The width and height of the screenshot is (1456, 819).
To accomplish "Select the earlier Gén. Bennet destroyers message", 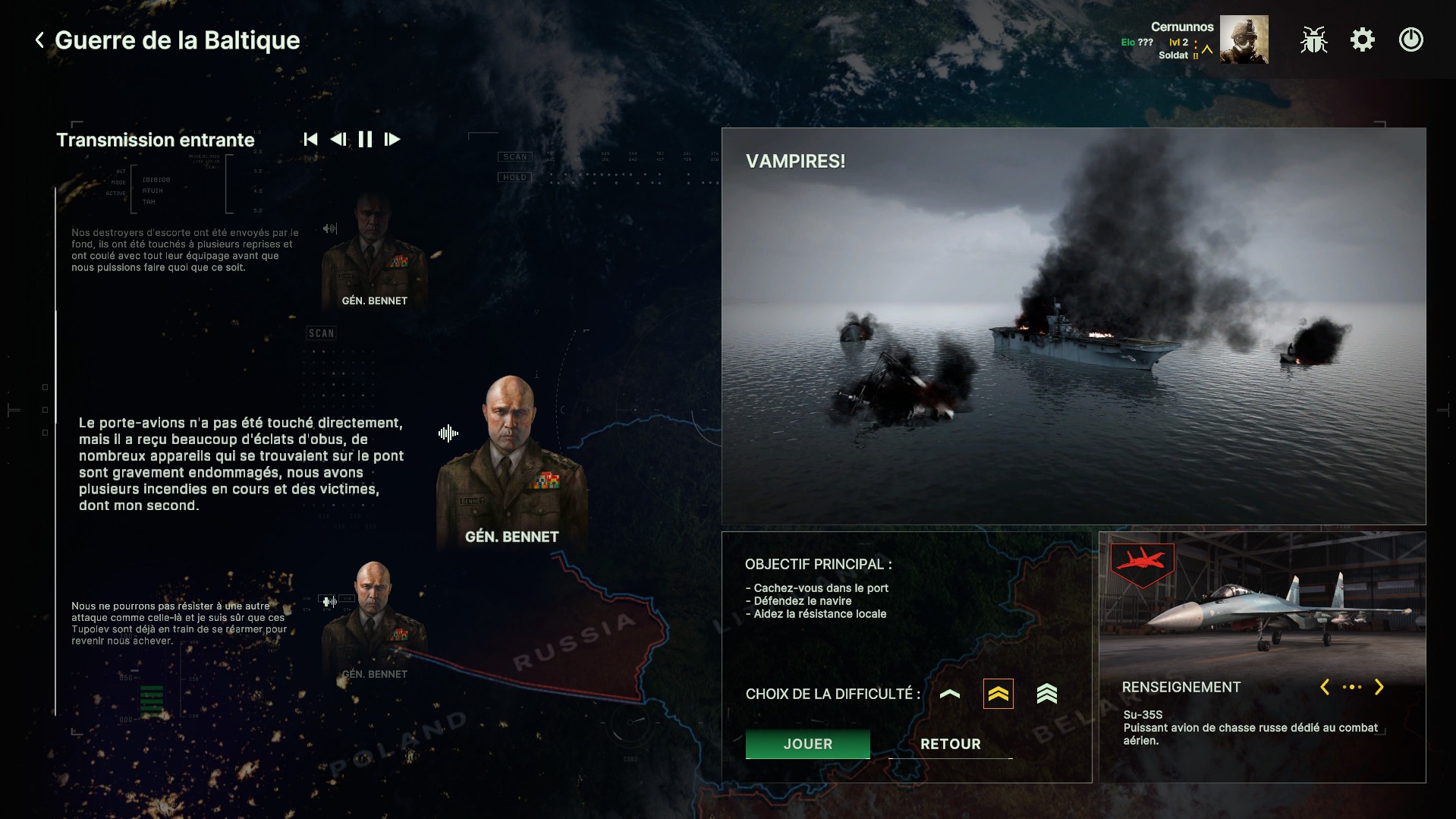I will point(185,250).
